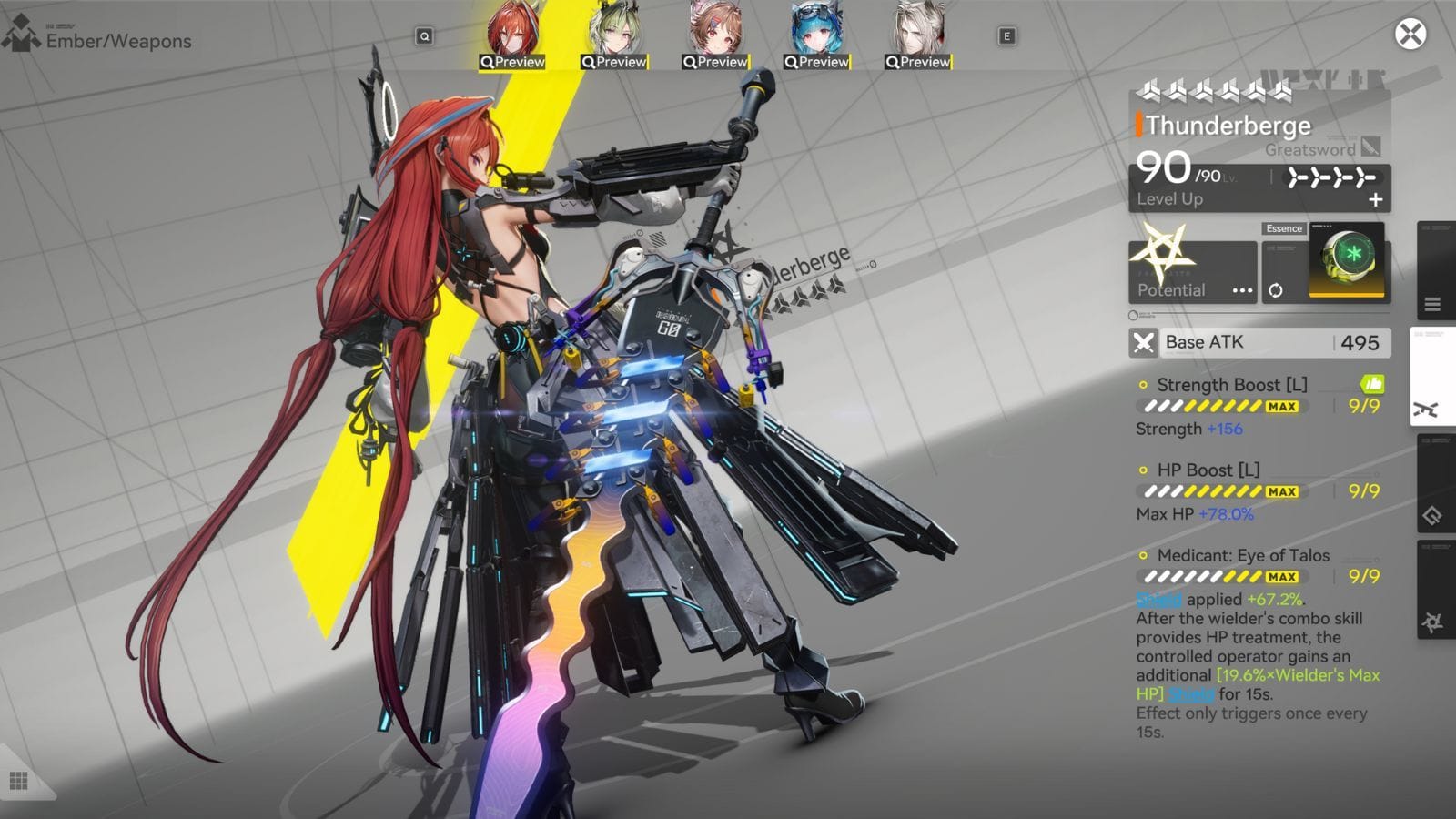Screen dimensions: 1456x819
Task: Click the Base ATK crossed-swords stat icon
Action: click(x=1145, y=343)
